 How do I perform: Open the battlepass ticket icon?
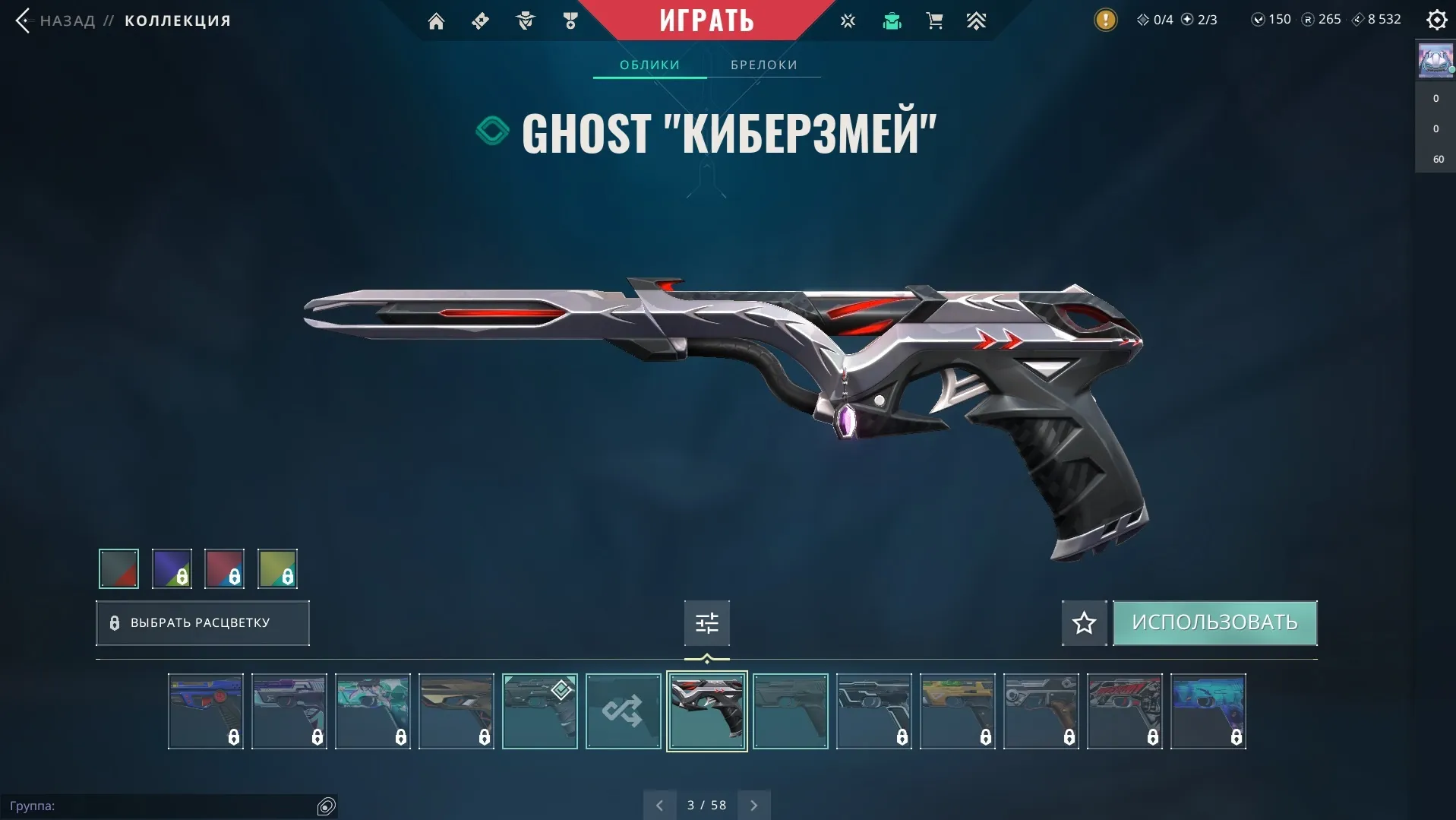point(480,21)
